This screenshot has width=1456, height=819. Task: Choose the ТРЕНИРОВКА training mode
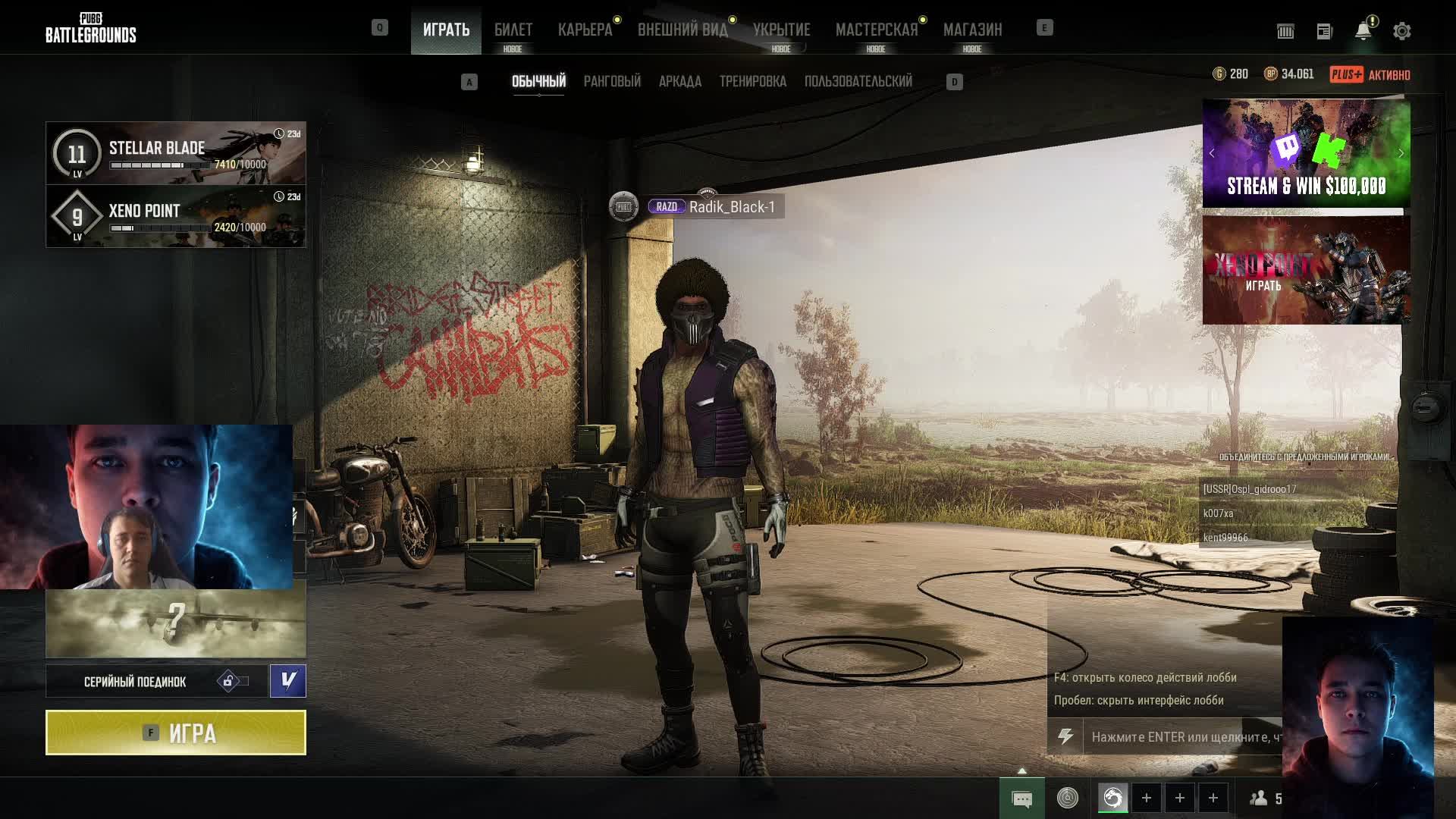pos(752,81)
